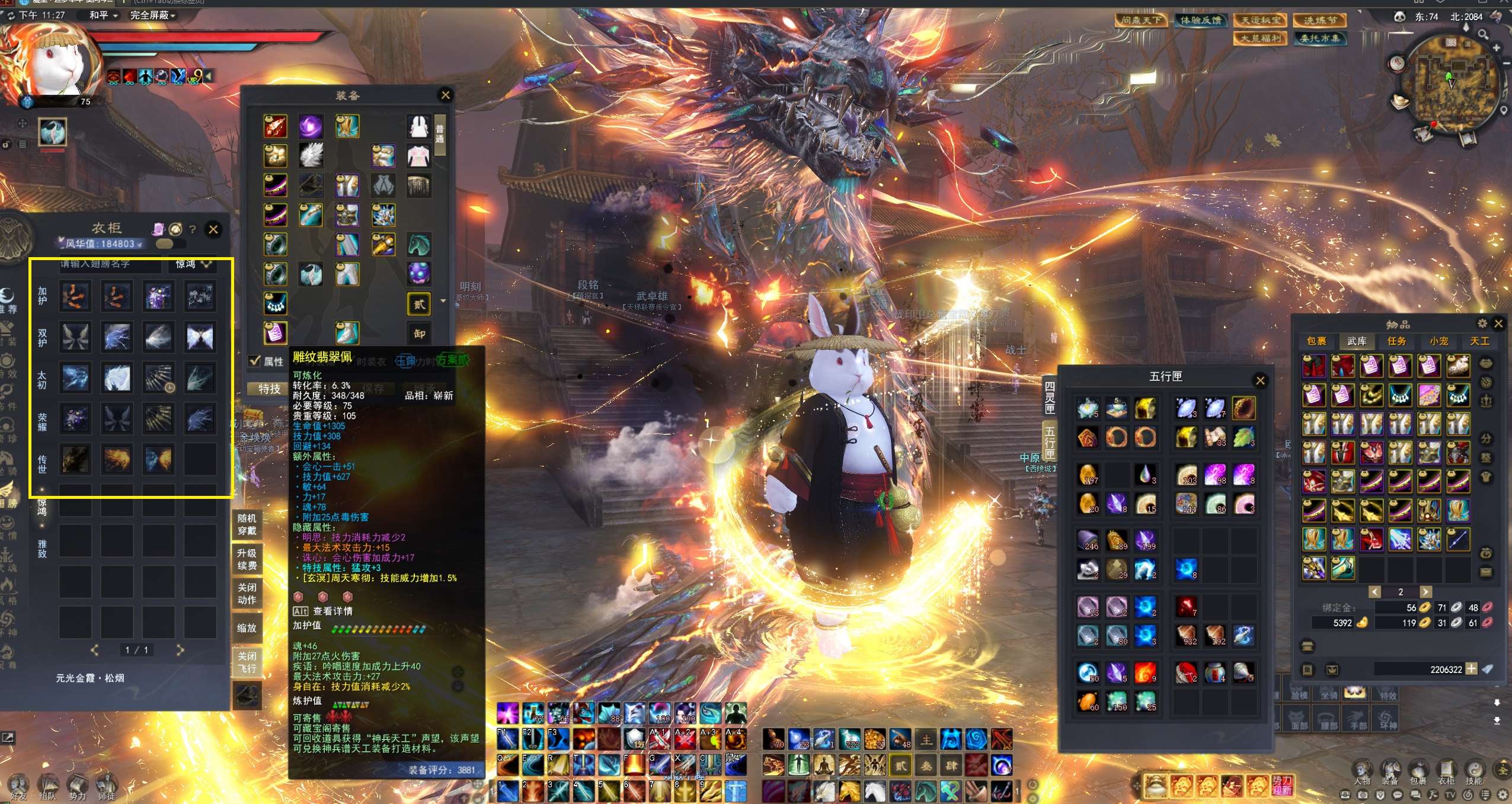
Task: Select the 小宠 pet tab
Action: (x=1439, y=341)
